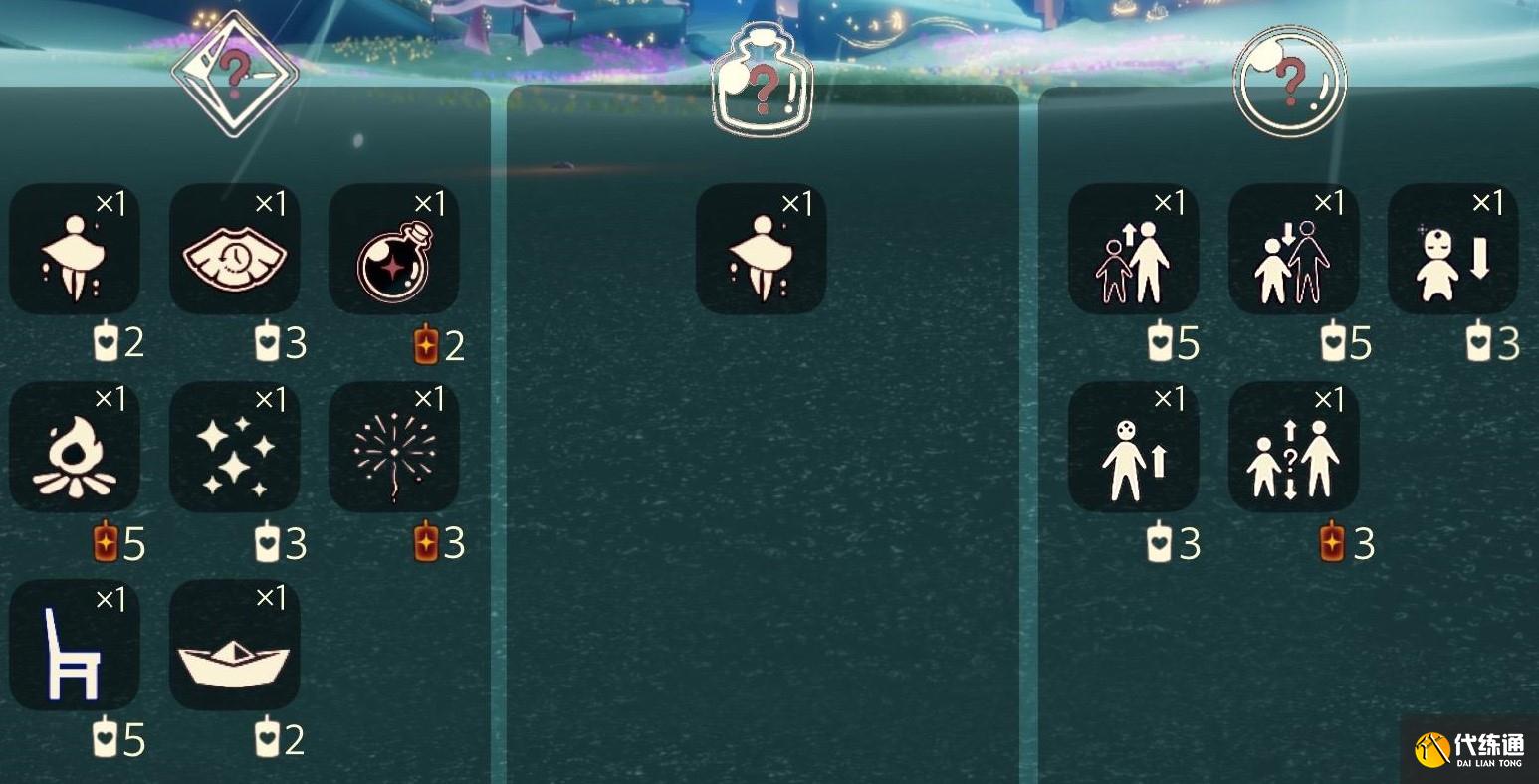Click the heart price under the shell item
This screenshot has height=784, width=1539.
point(277,343)
